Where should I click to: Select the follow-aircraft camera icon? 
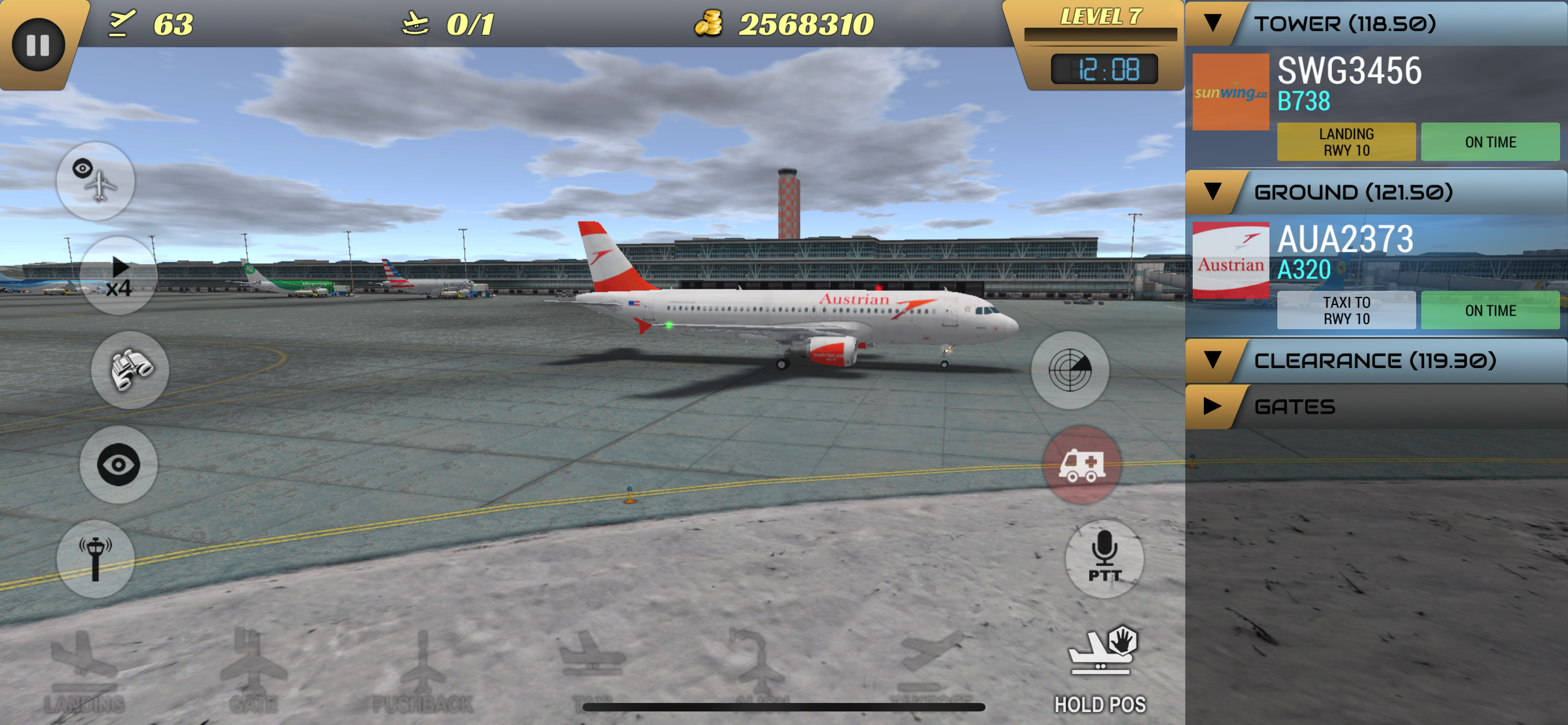tap(95, 181)
